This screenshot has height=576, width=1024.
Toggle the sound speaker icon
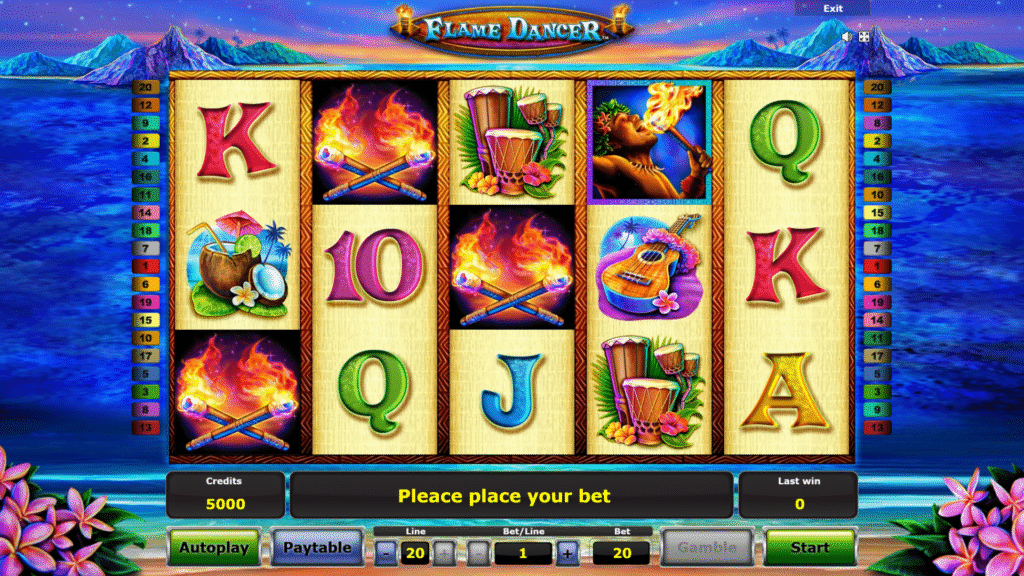coord(847,36)
